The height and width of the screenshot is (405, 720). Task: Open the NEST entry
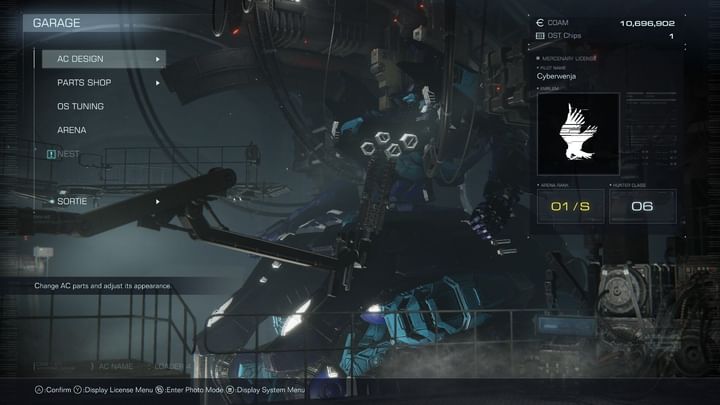[70, 154]
